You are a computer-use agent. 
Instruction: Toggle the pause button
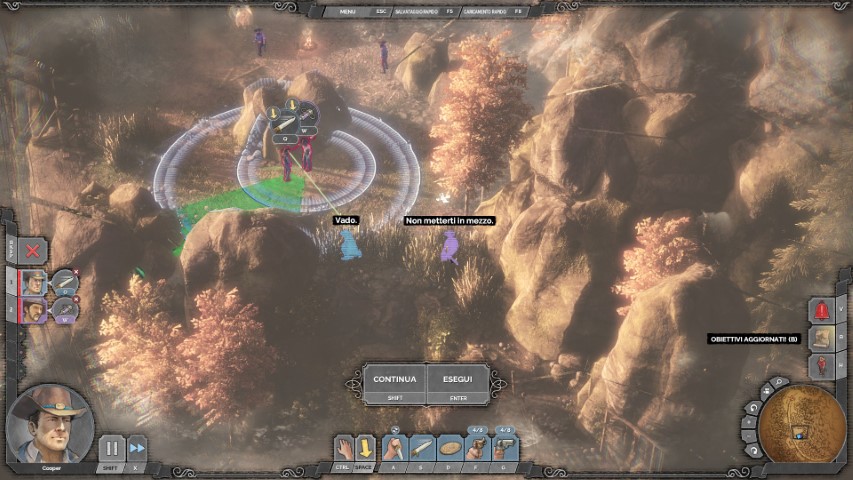pyautogui.click(x=111, y=449)
